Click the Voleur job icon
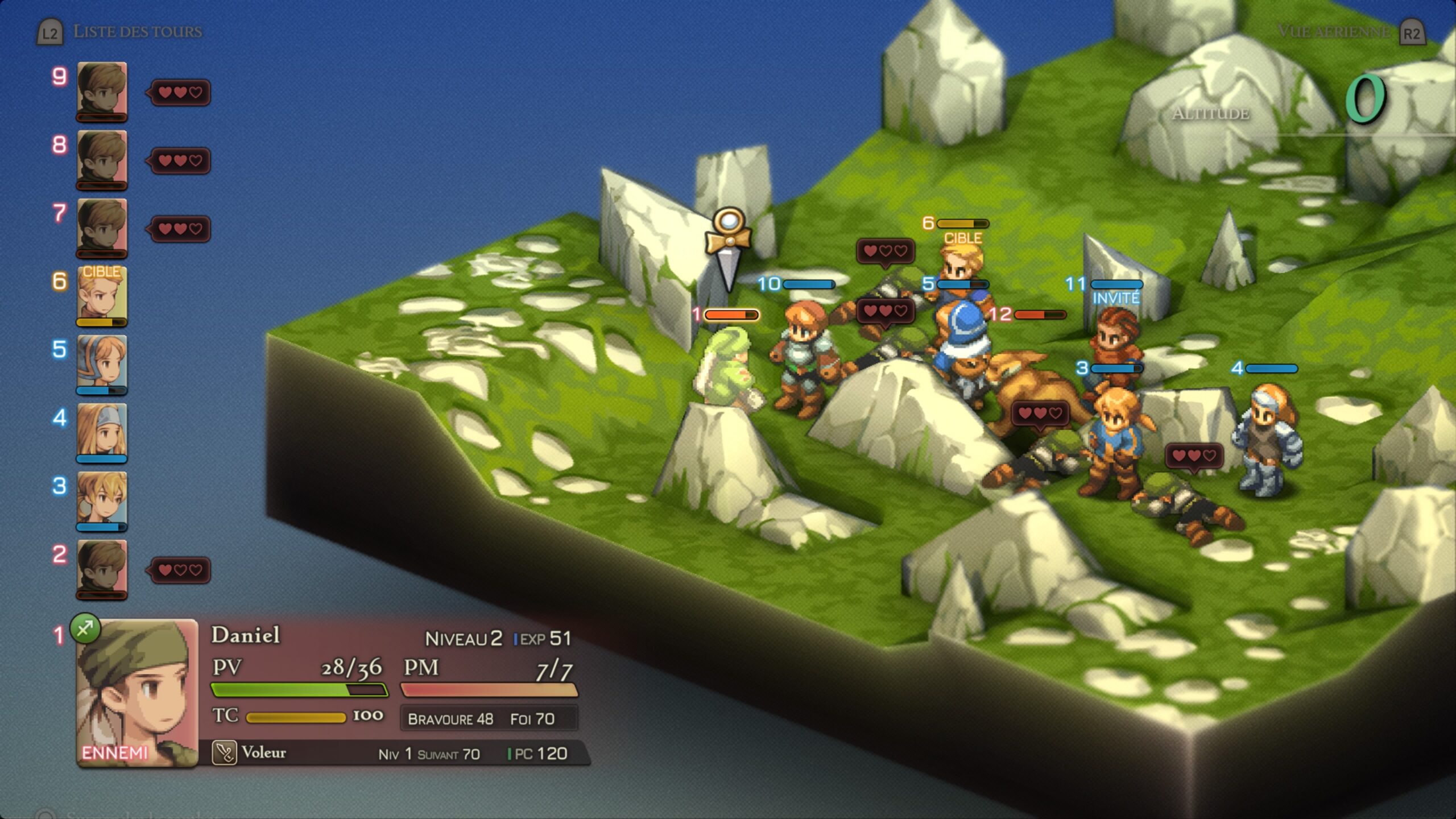Screen dimensions: 1456x819 [x=224, y=752]
